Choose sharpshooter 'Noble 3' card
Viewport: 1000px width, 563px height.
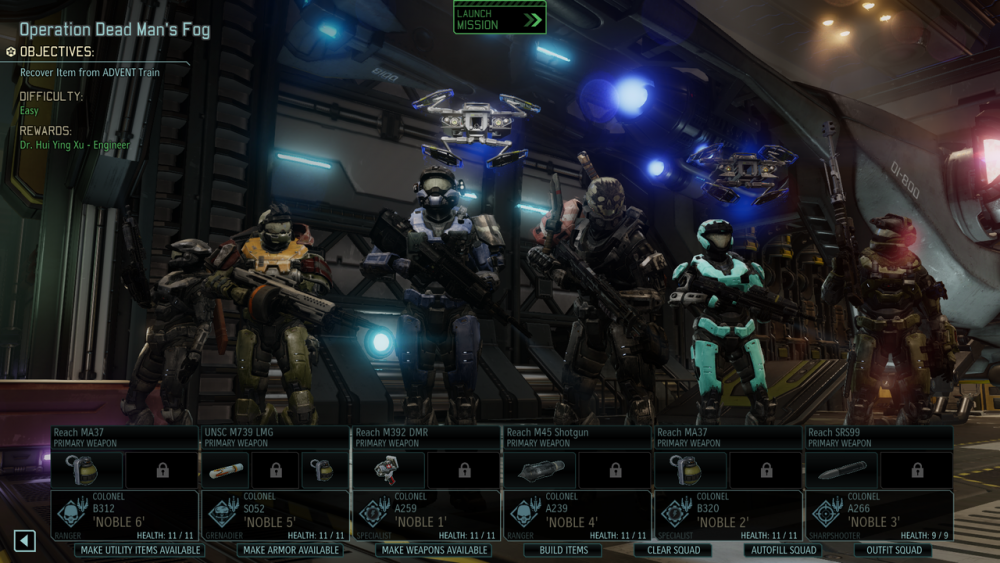pos(878,514)
